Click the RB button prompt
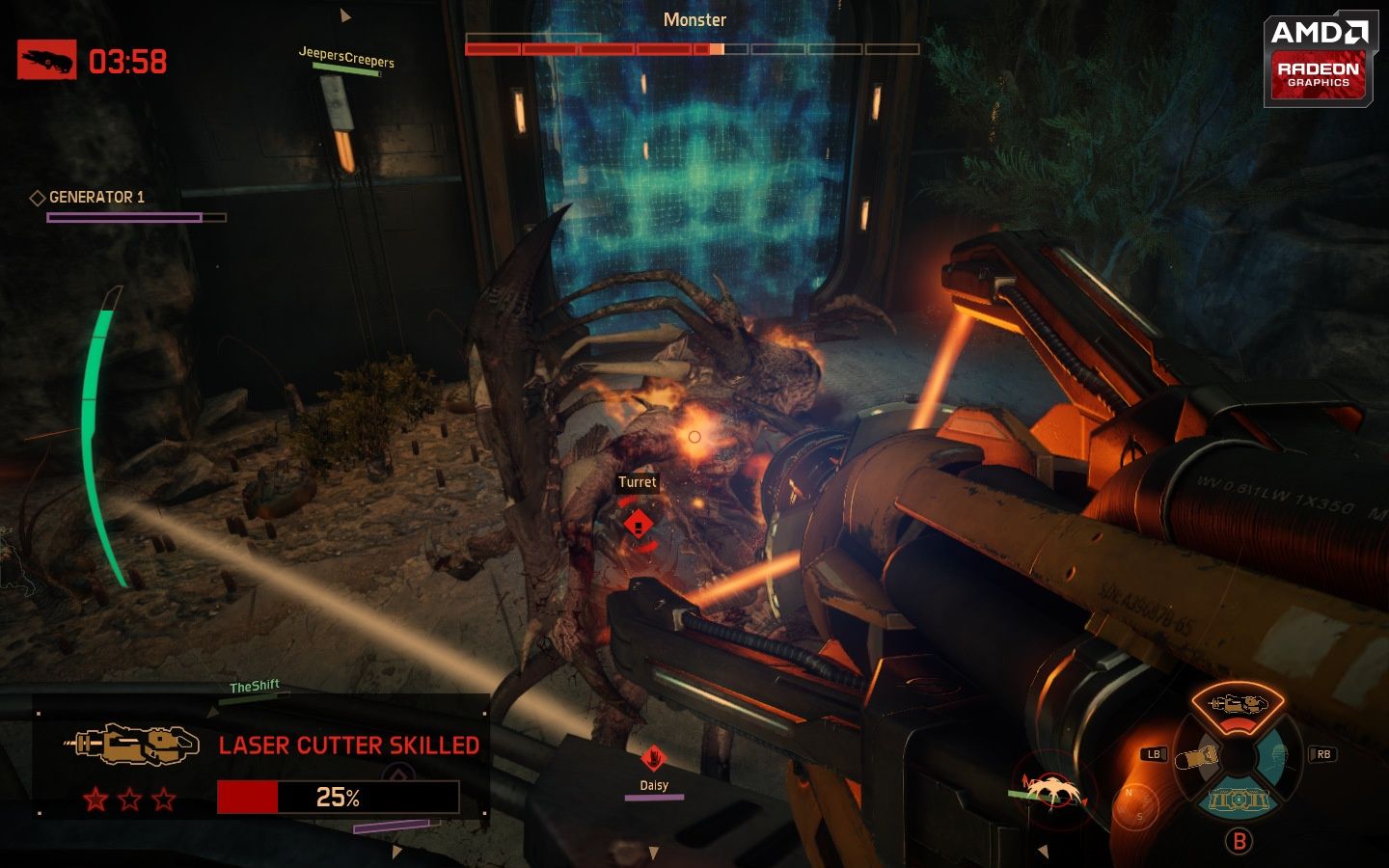The image size is (1389, 868). 1323,753
